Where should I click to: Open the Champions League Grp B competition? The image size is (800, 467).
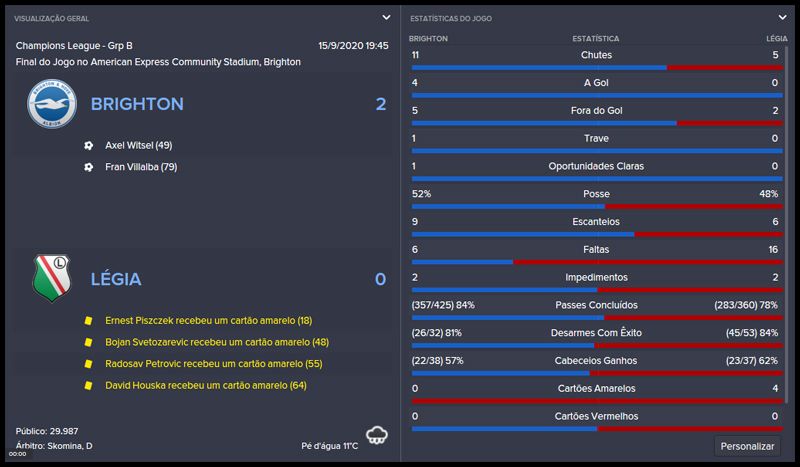click(x=62, y=46)
